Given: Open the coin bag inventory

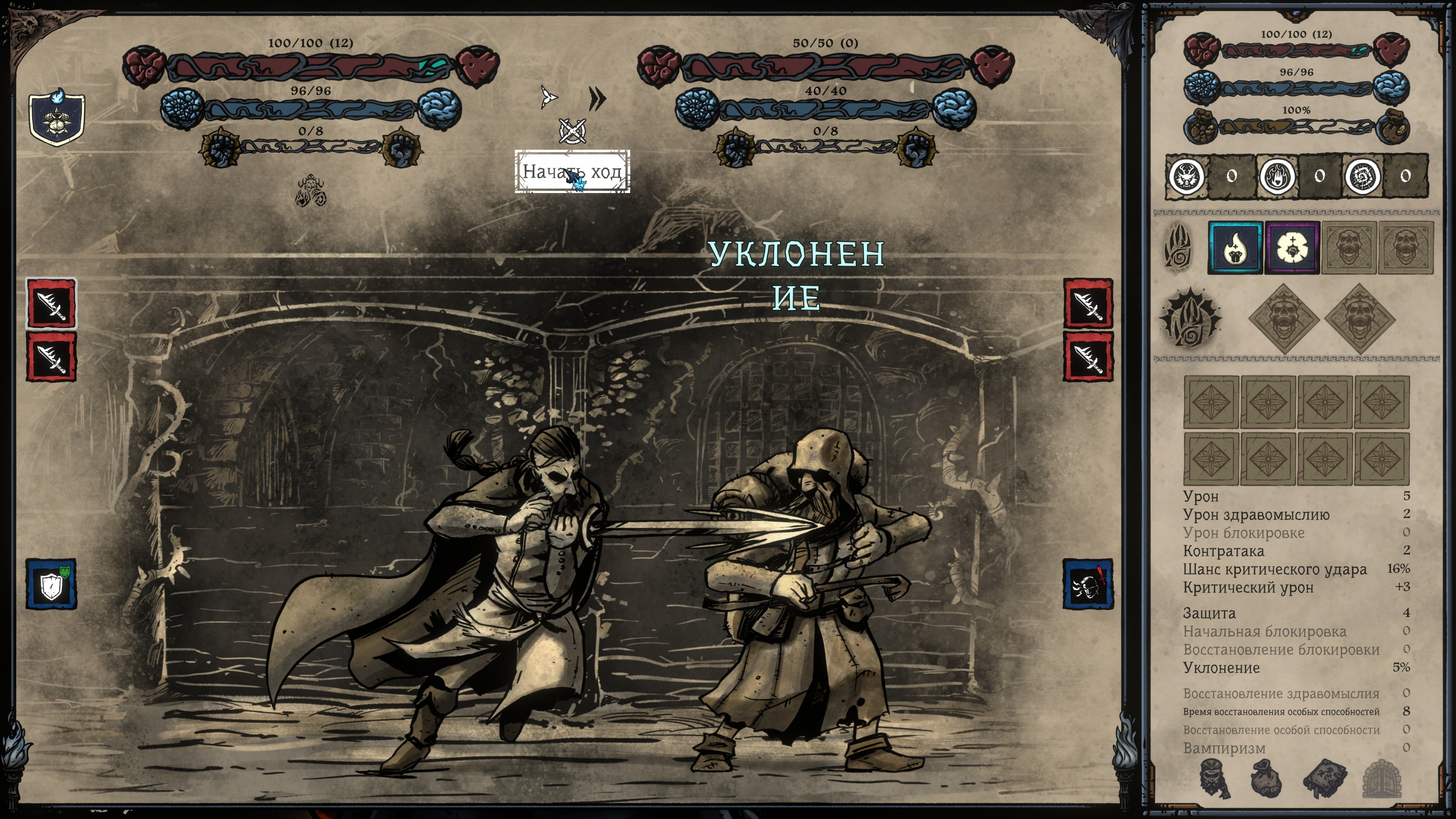Looking at the screenshot, I should 1267,779.
